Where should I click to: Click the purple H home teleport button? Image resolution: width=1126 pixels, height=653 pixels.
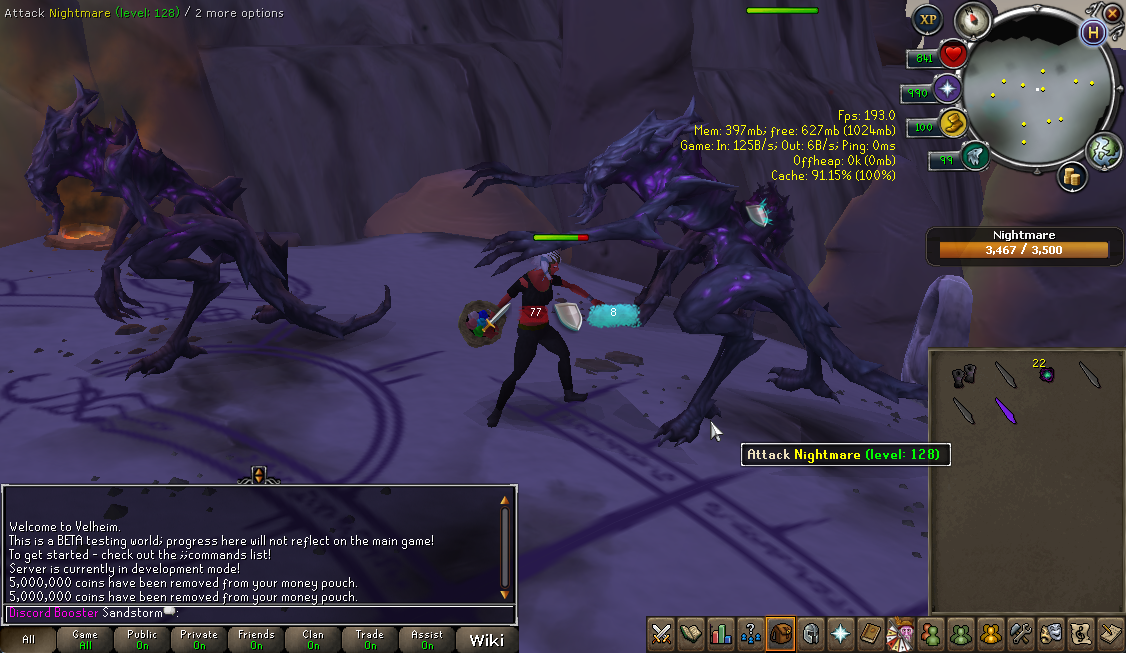(x=1093, y=33)
